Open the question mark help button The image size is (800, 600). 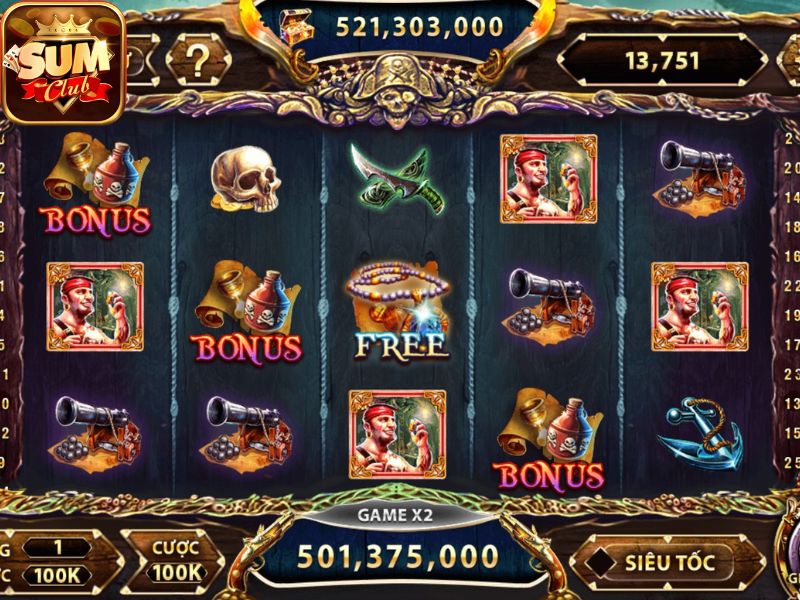click(x=198, y=59)
